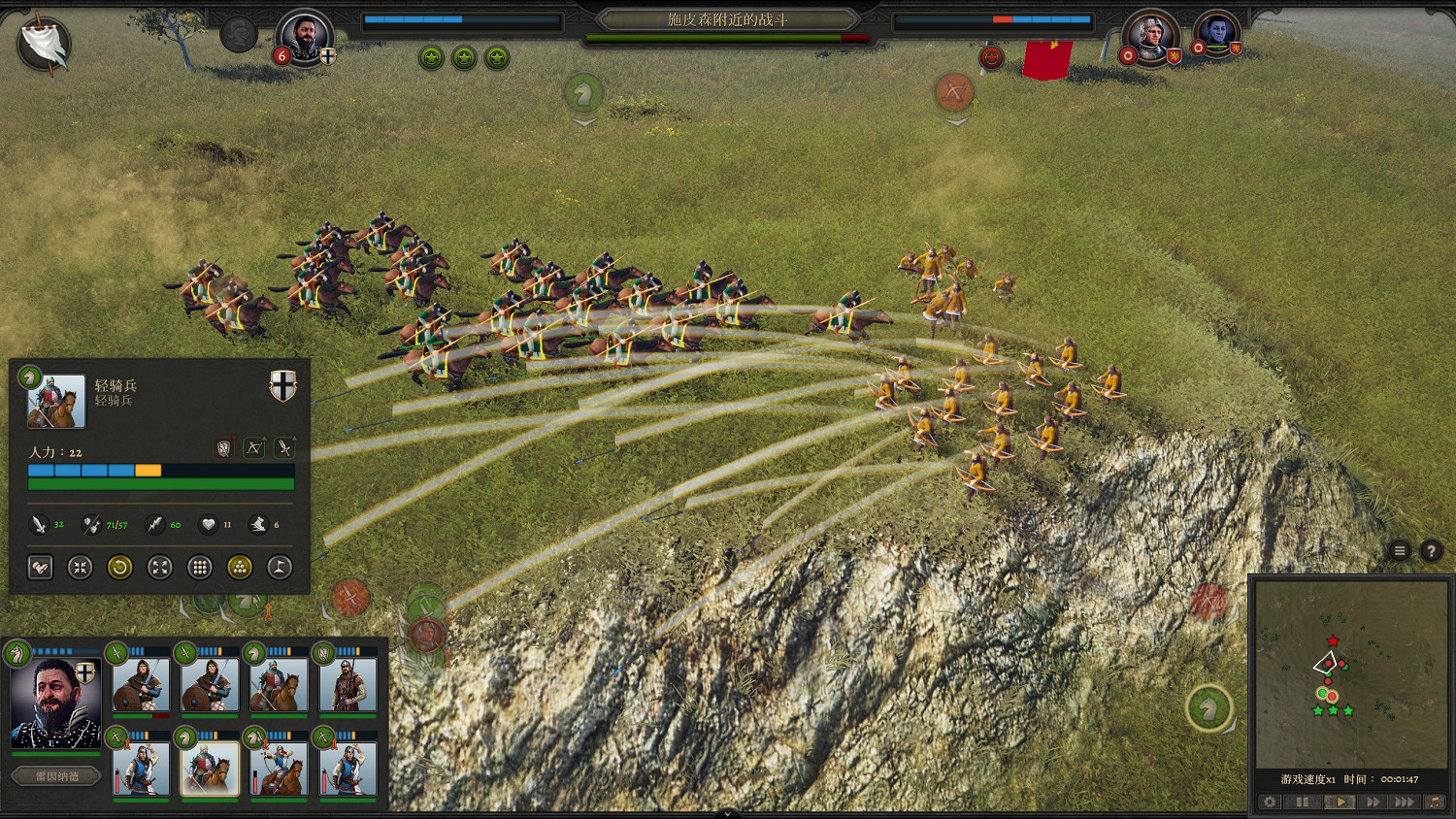
Task: Click the flag order button
Action: [280, 568]
